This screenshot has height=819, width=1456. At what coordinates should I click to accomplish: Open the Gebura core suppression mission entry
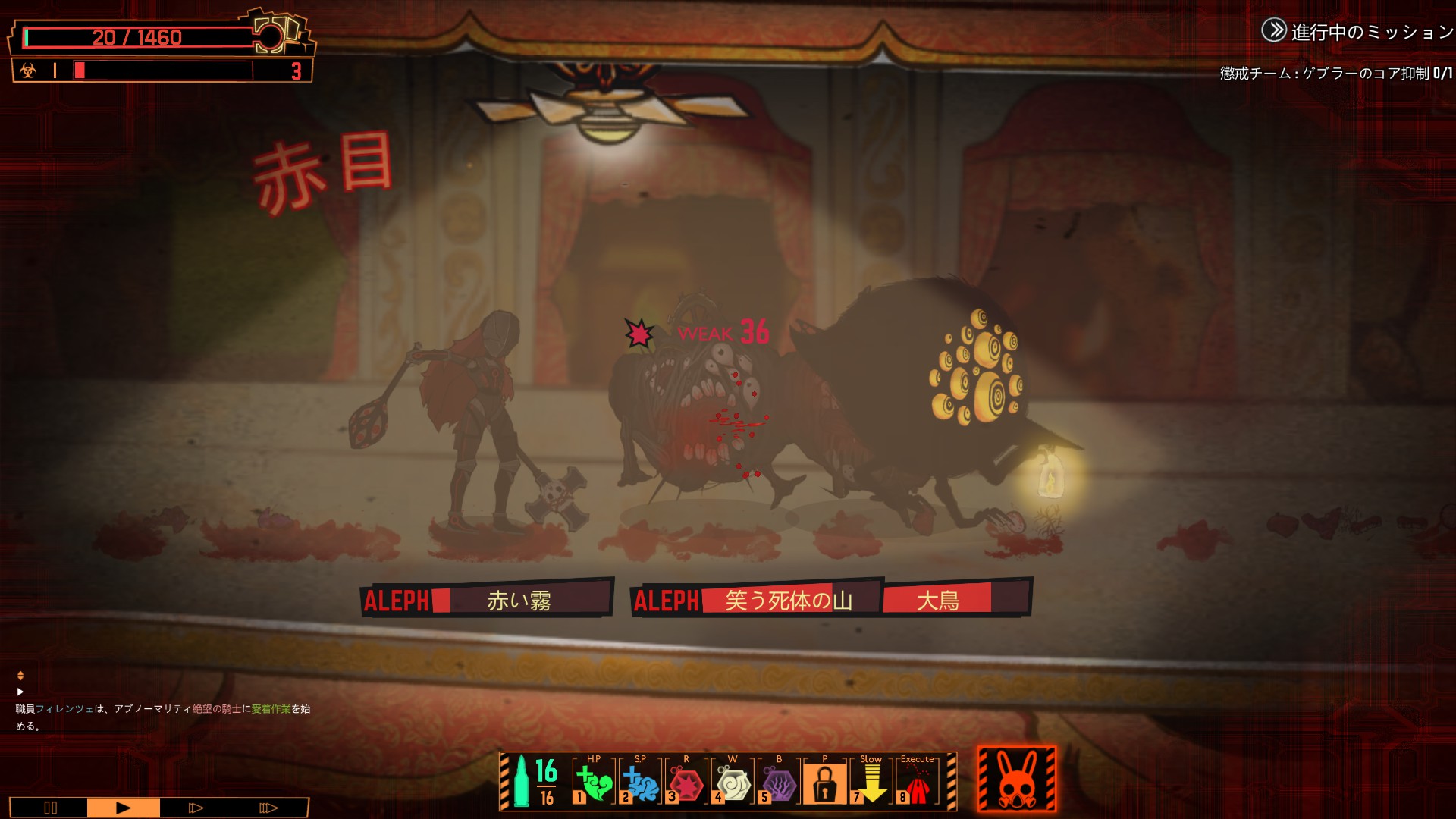point(1335,74)
